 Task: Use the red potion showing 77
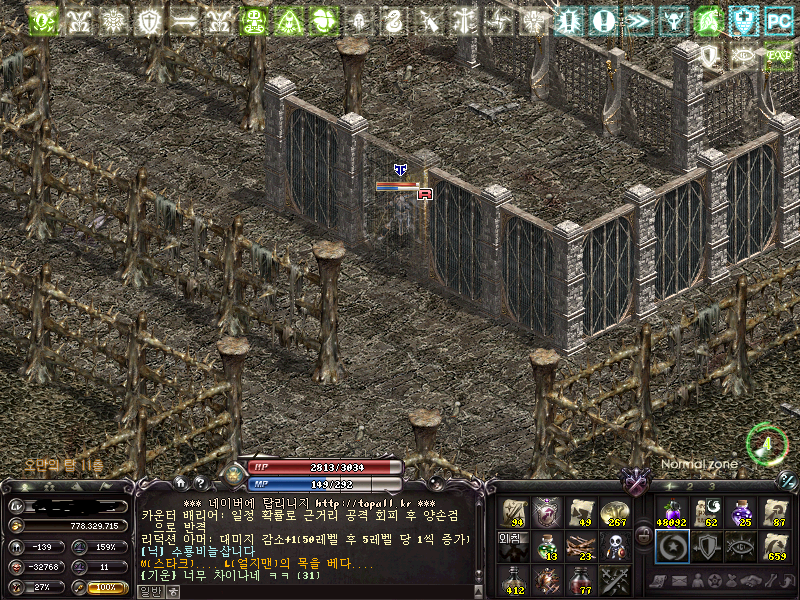580,579
